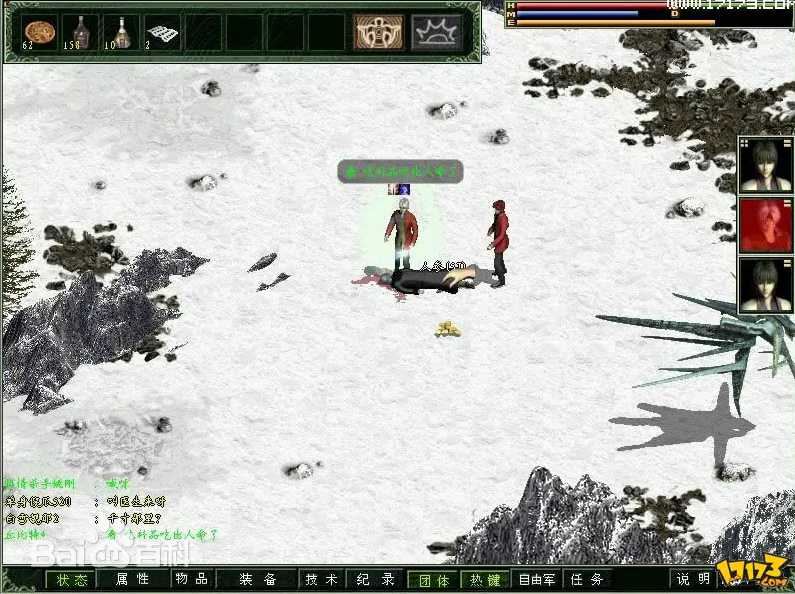Use the round food item with count 62
795x594 pixels.
(x=39, y=31)
